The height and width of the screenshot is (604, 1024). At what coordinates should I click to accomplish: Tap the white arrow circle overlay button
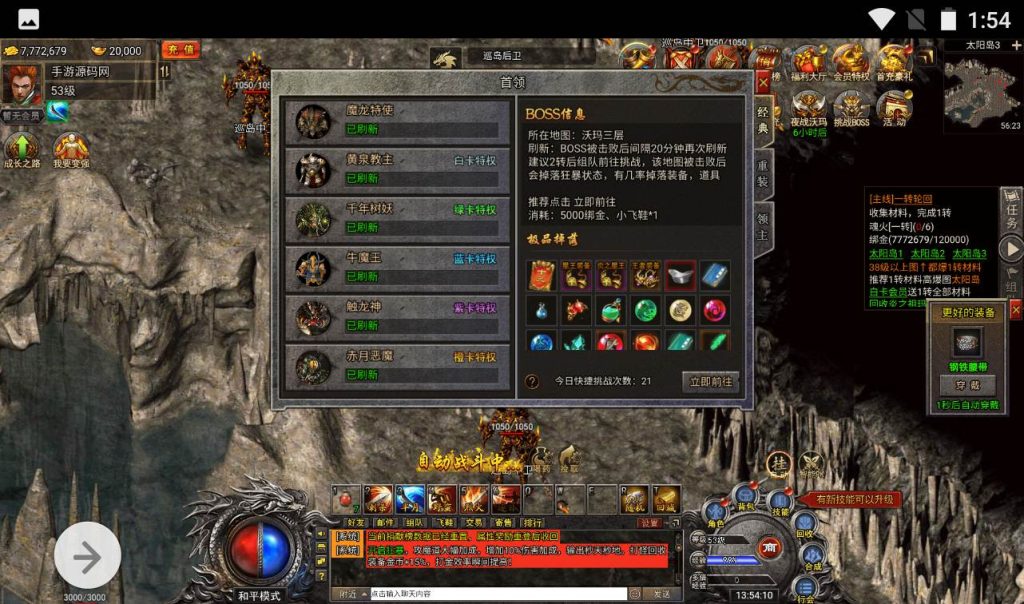point(88,556)
